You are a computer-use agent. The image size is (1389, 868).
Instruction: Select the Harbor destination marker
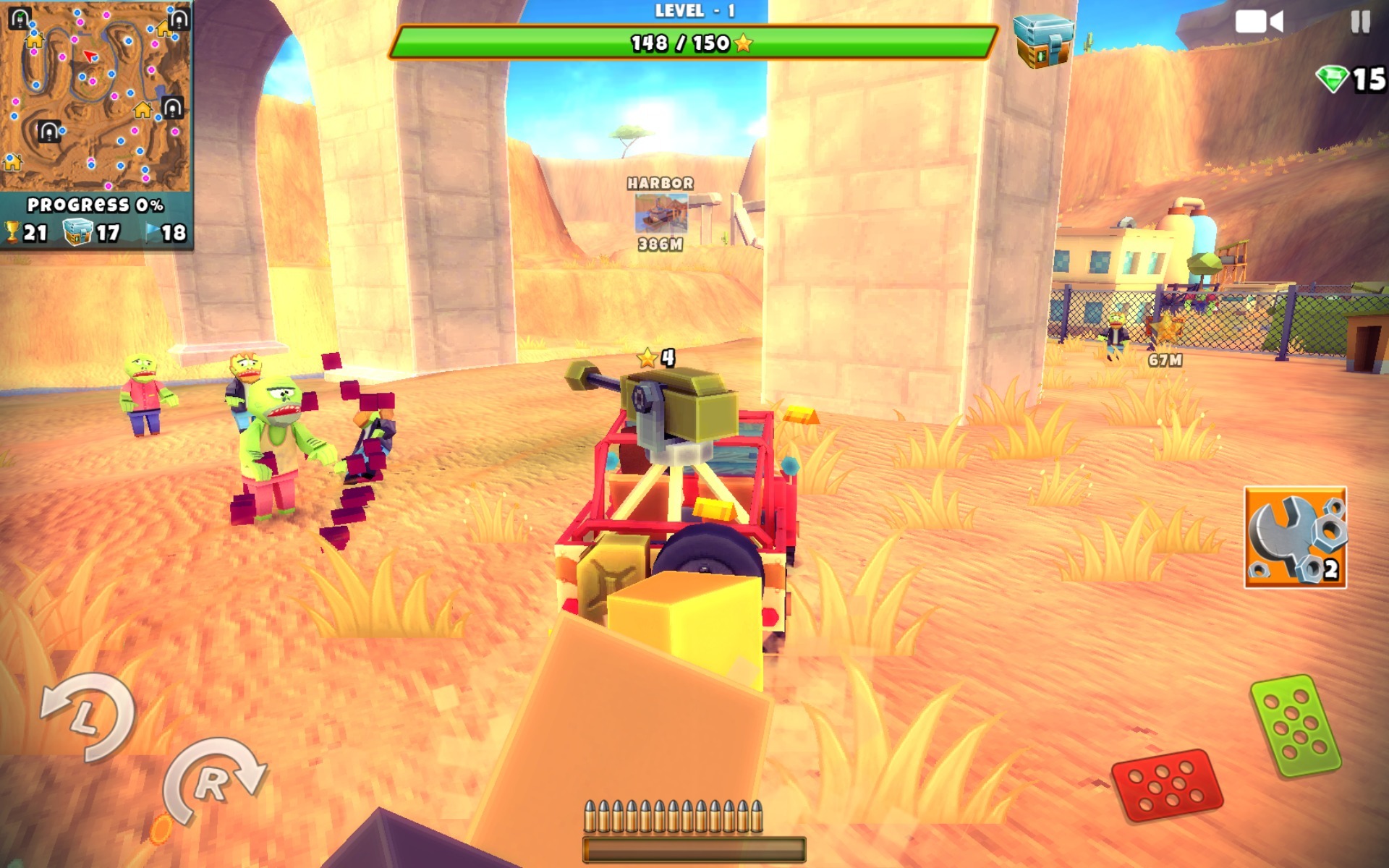pyautogui.click(x=660, y=213)
